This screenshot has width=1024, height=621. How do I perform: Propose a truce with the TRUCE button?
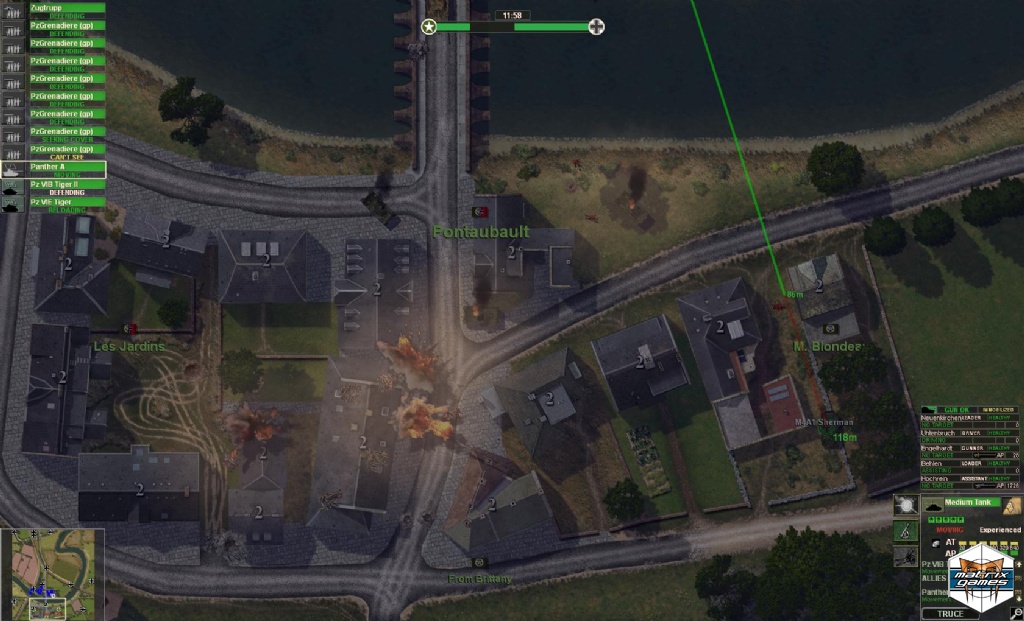click(952, 613)
